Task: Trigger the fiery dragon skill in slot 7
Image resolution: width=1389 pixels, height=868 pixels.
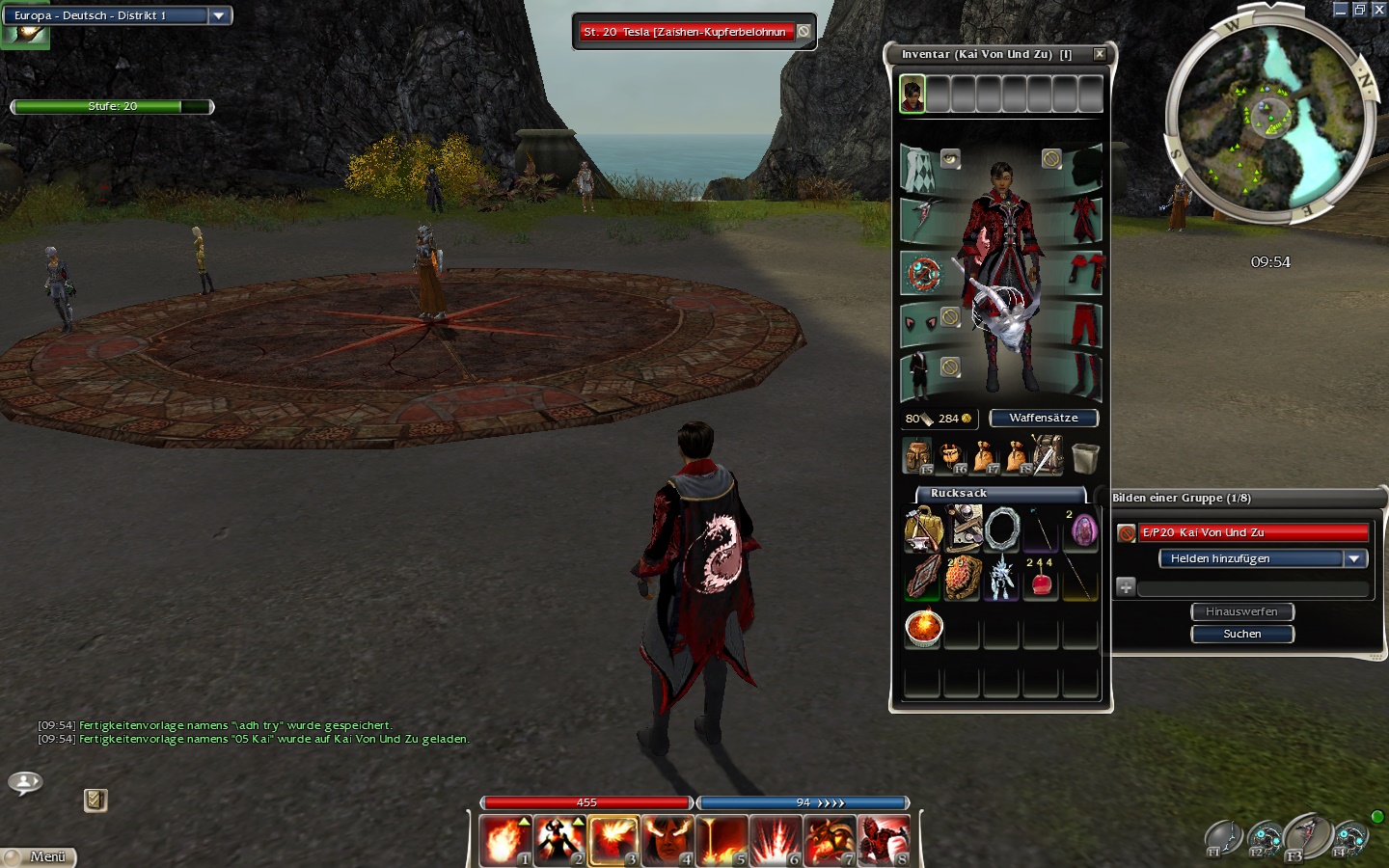Action: coord(830,840)
